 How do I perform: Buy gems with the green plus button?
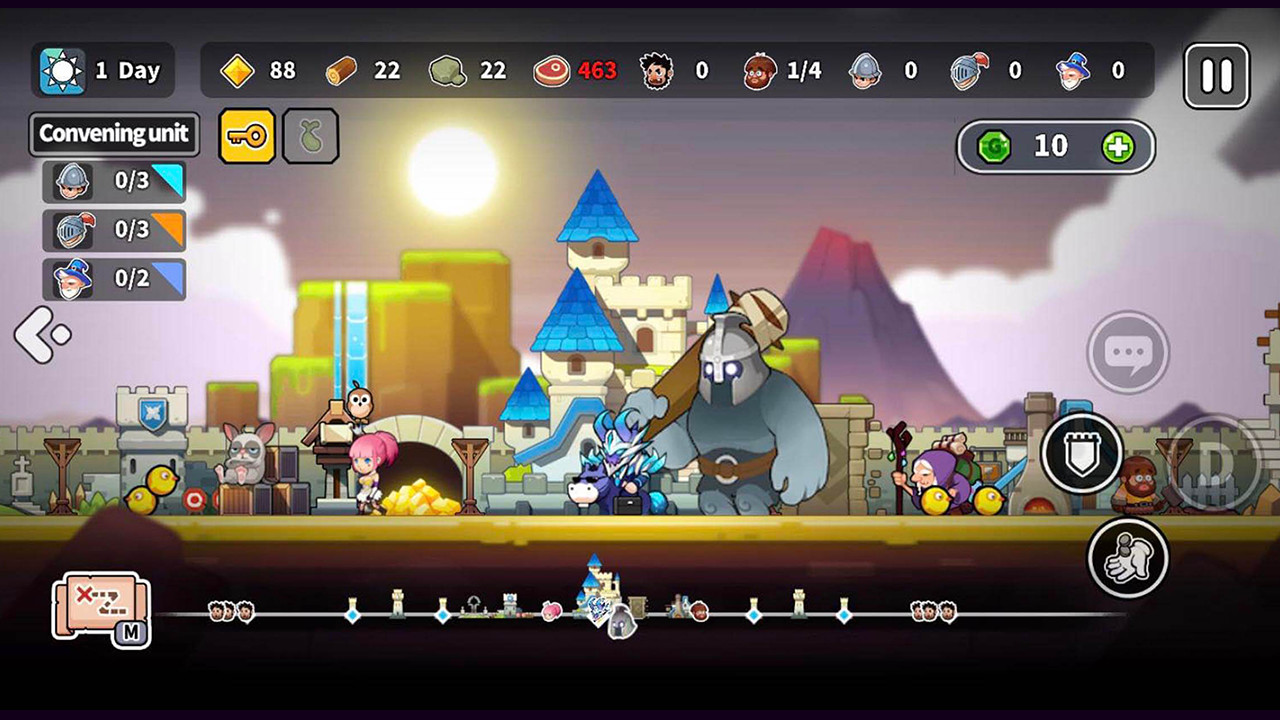tap(1121, 146)
